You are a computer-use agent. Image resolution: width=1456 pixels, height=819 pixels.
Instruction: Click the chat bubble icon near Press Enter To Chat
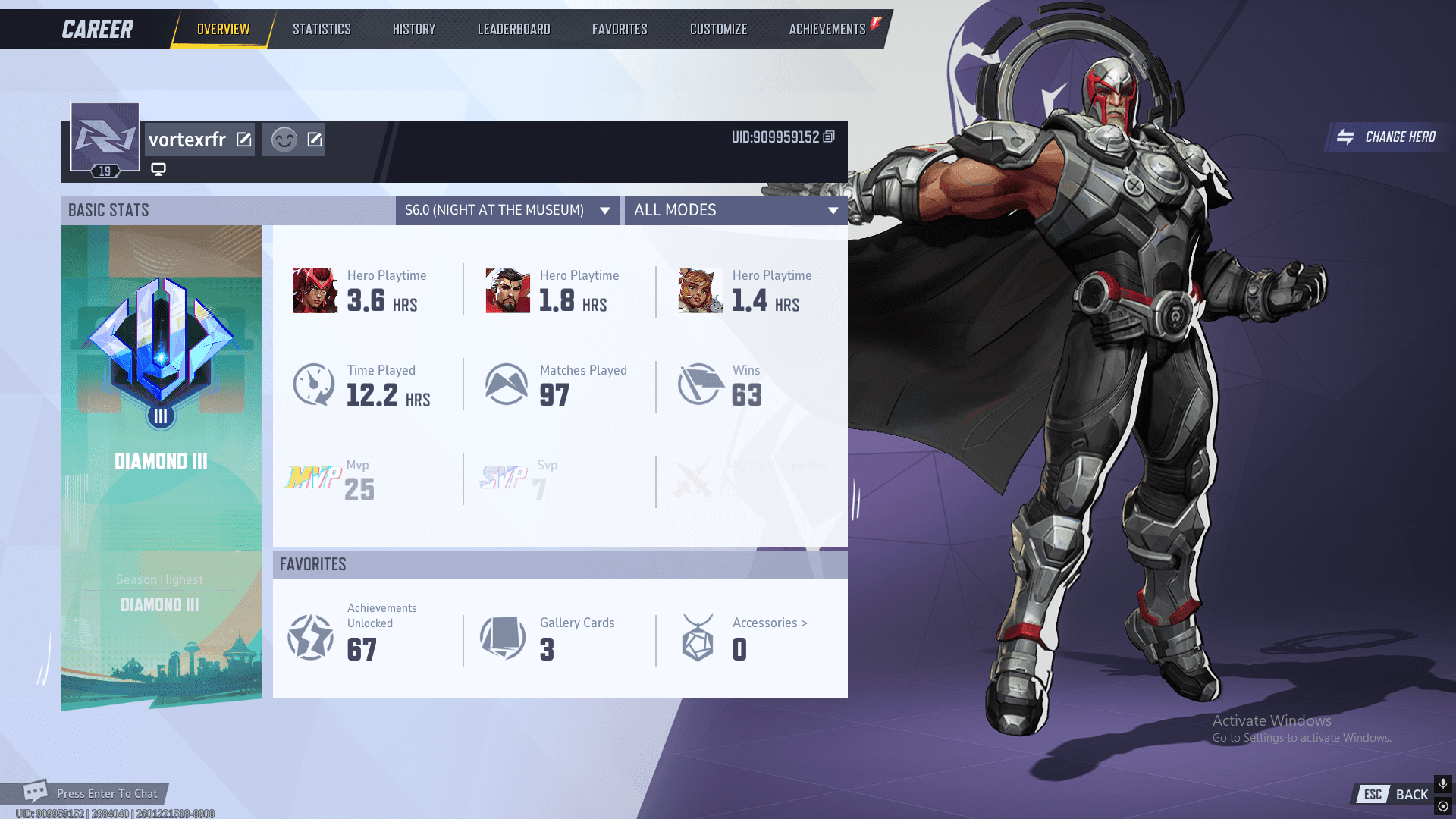click(36, 792)
